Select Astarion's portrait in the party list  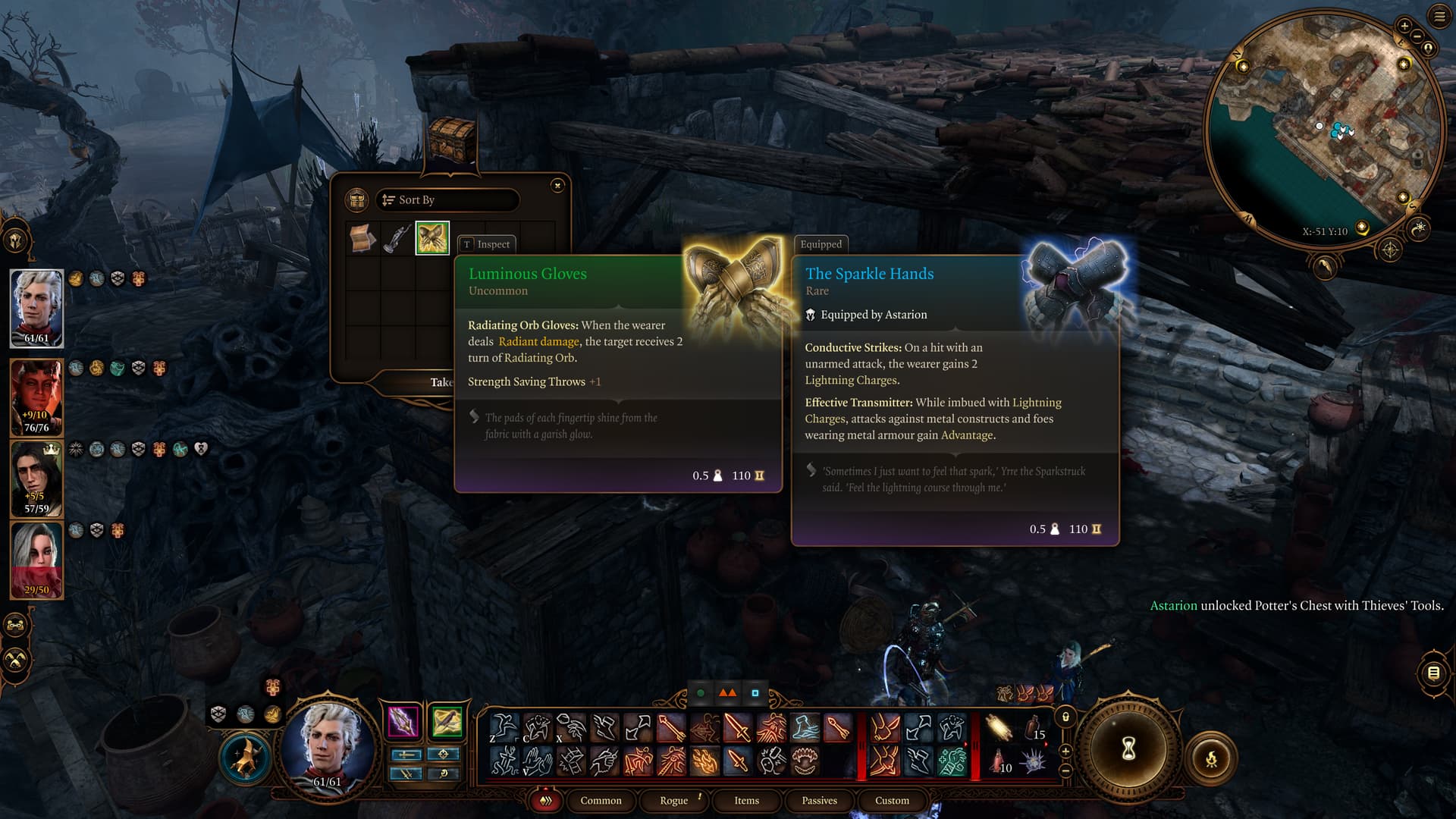pyautogui.click(x=36, y=309)
